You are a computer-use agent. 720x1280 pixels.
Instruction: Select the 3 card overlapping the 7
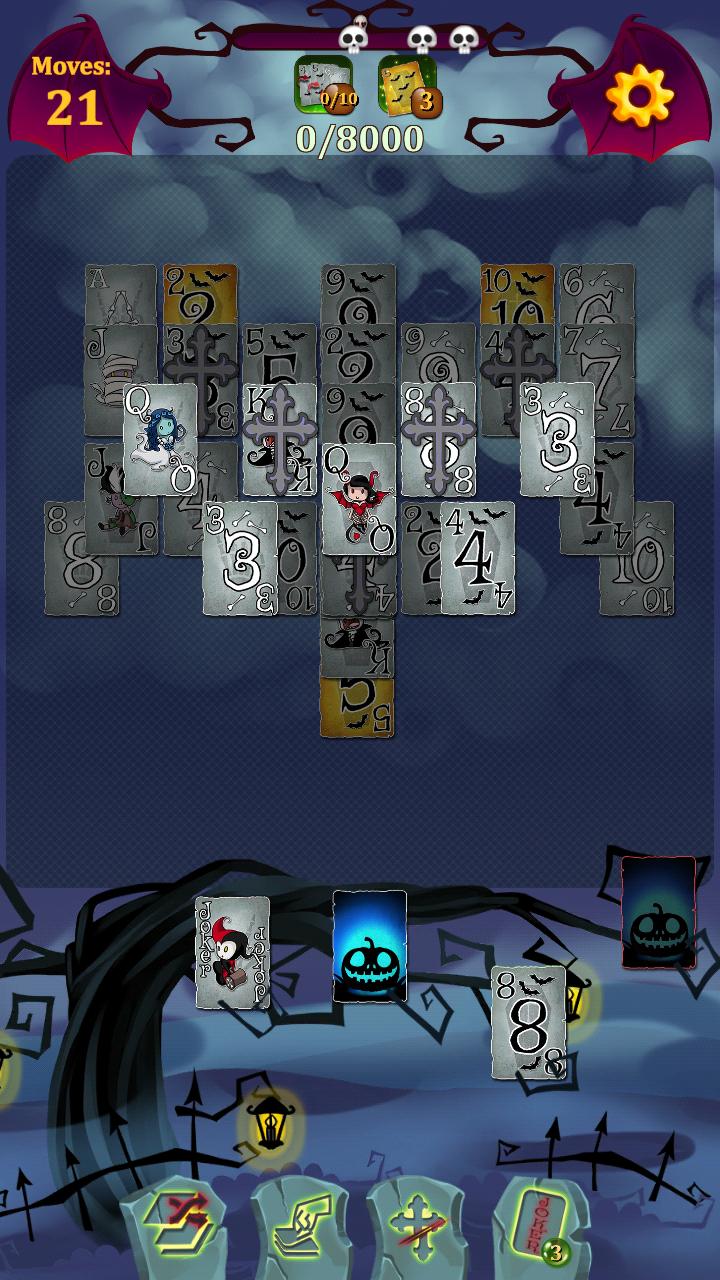(x=557, y=440)
